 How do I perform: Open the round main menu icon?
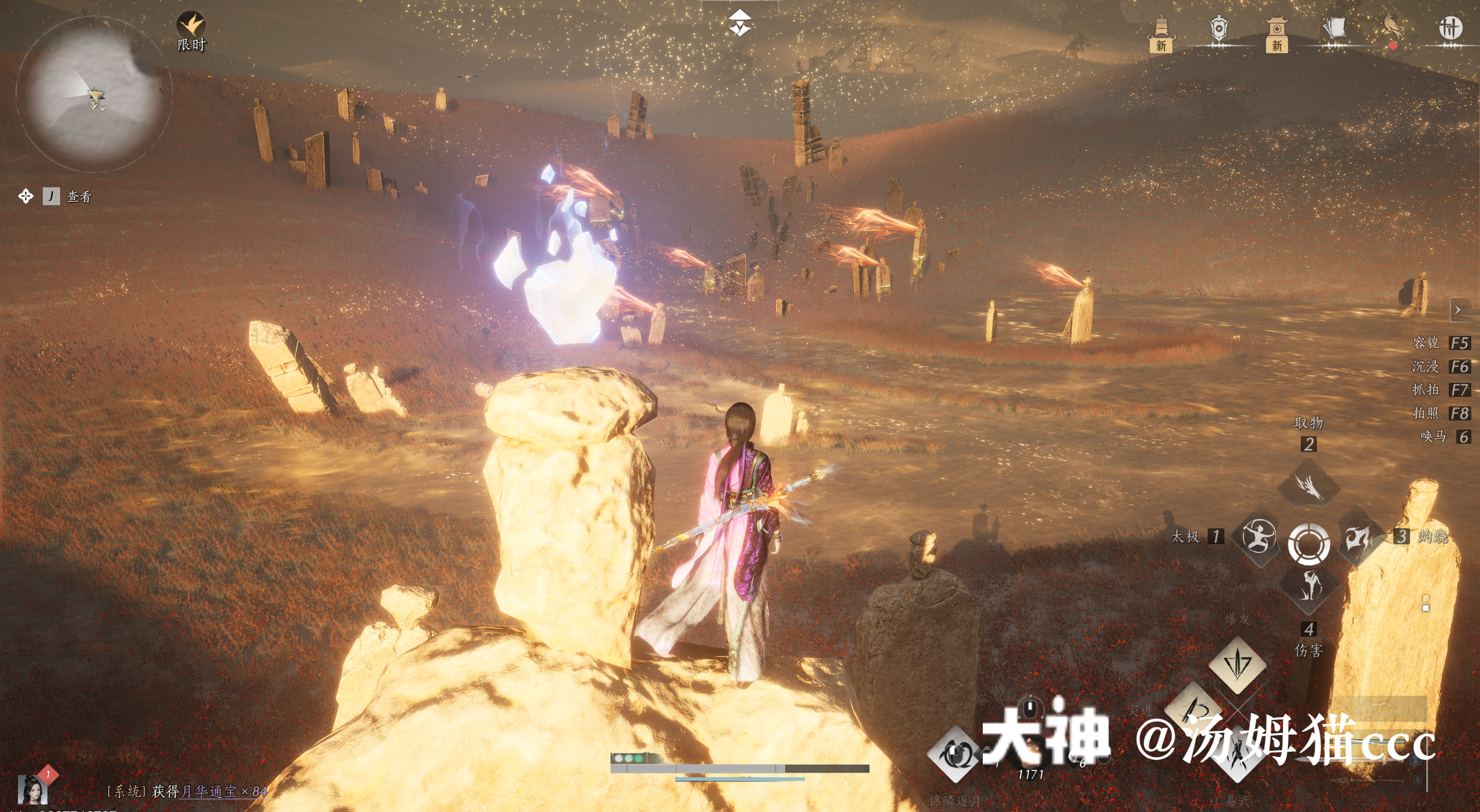1450,28
